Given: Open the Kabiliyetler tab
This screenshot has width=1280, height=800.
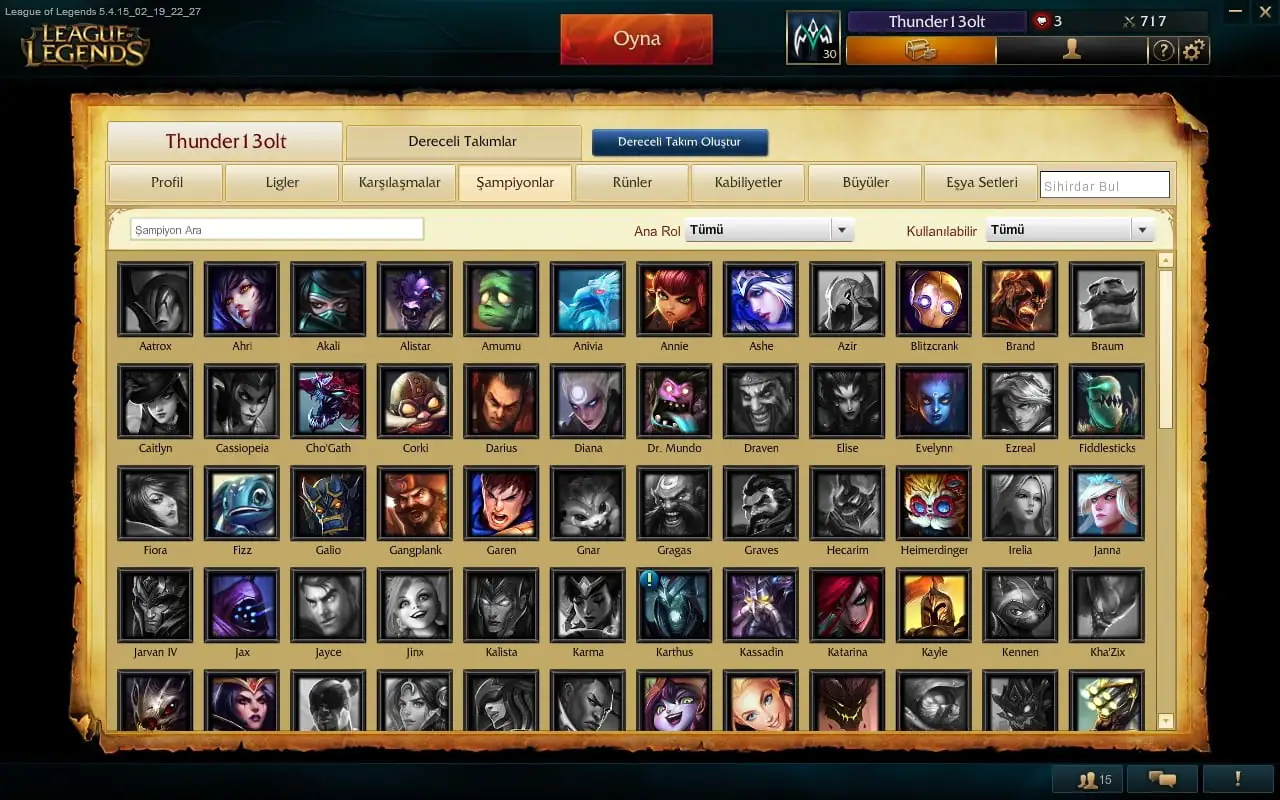Looking at the screenshot, I should pyautogui.click(x=748, y=183).
